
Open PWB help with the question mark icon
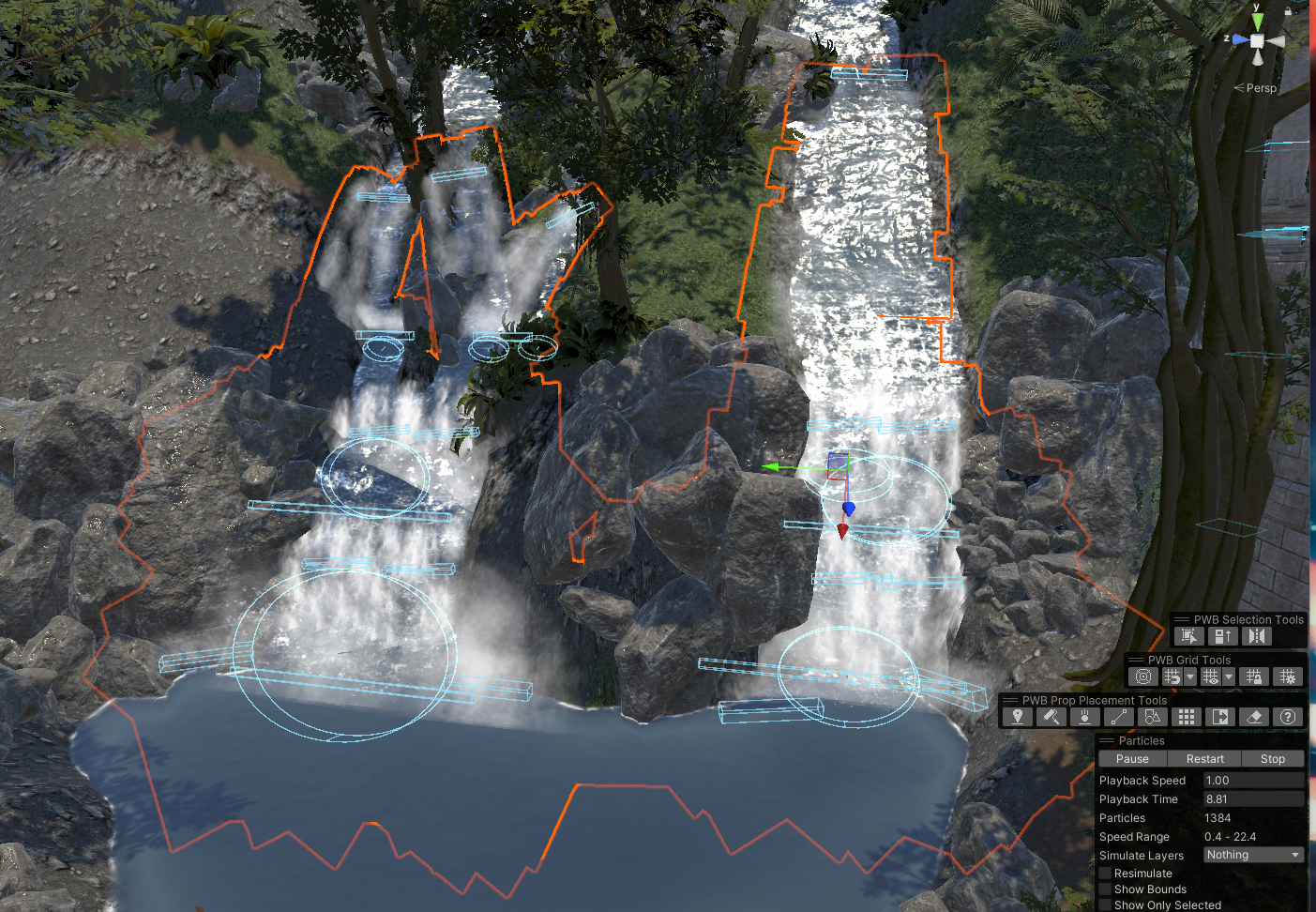pos(1287,716)
